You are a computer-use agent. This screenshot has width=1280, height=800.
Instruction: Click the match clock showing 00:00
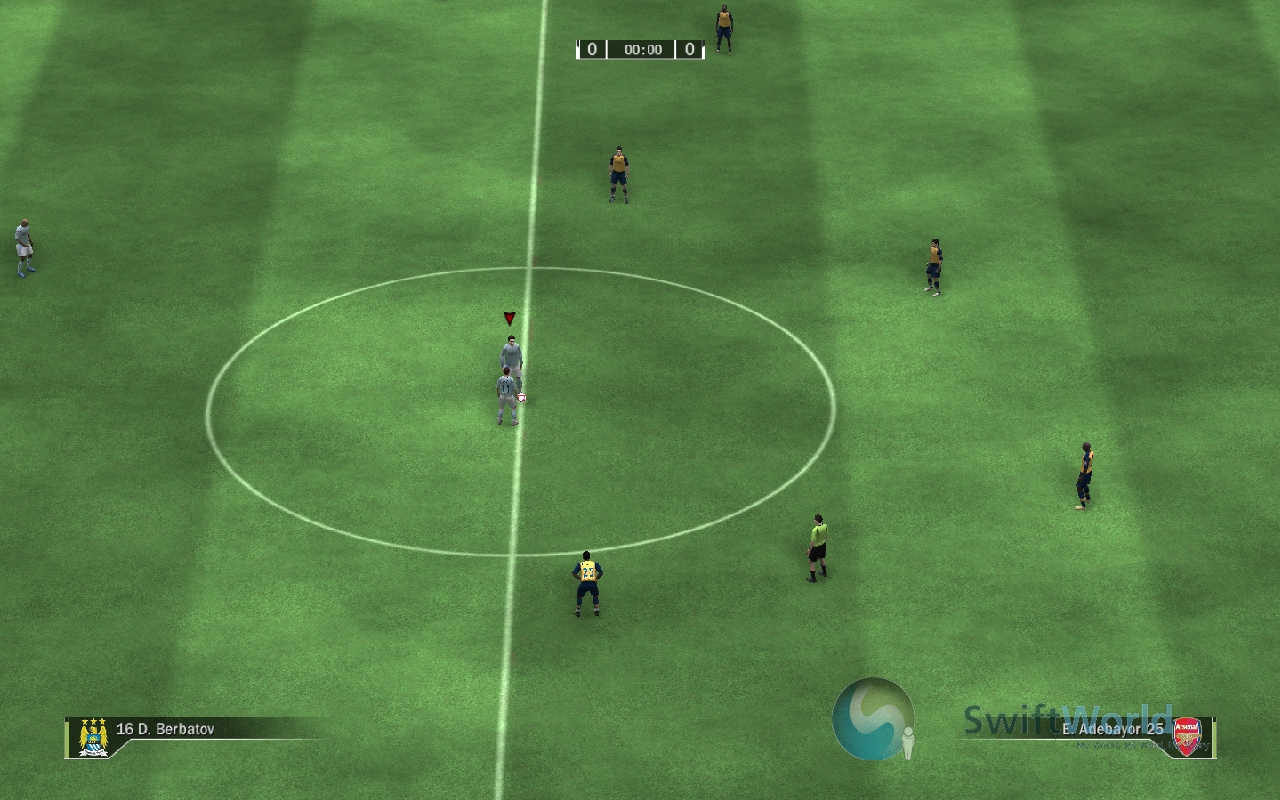(x=645, y=48)
